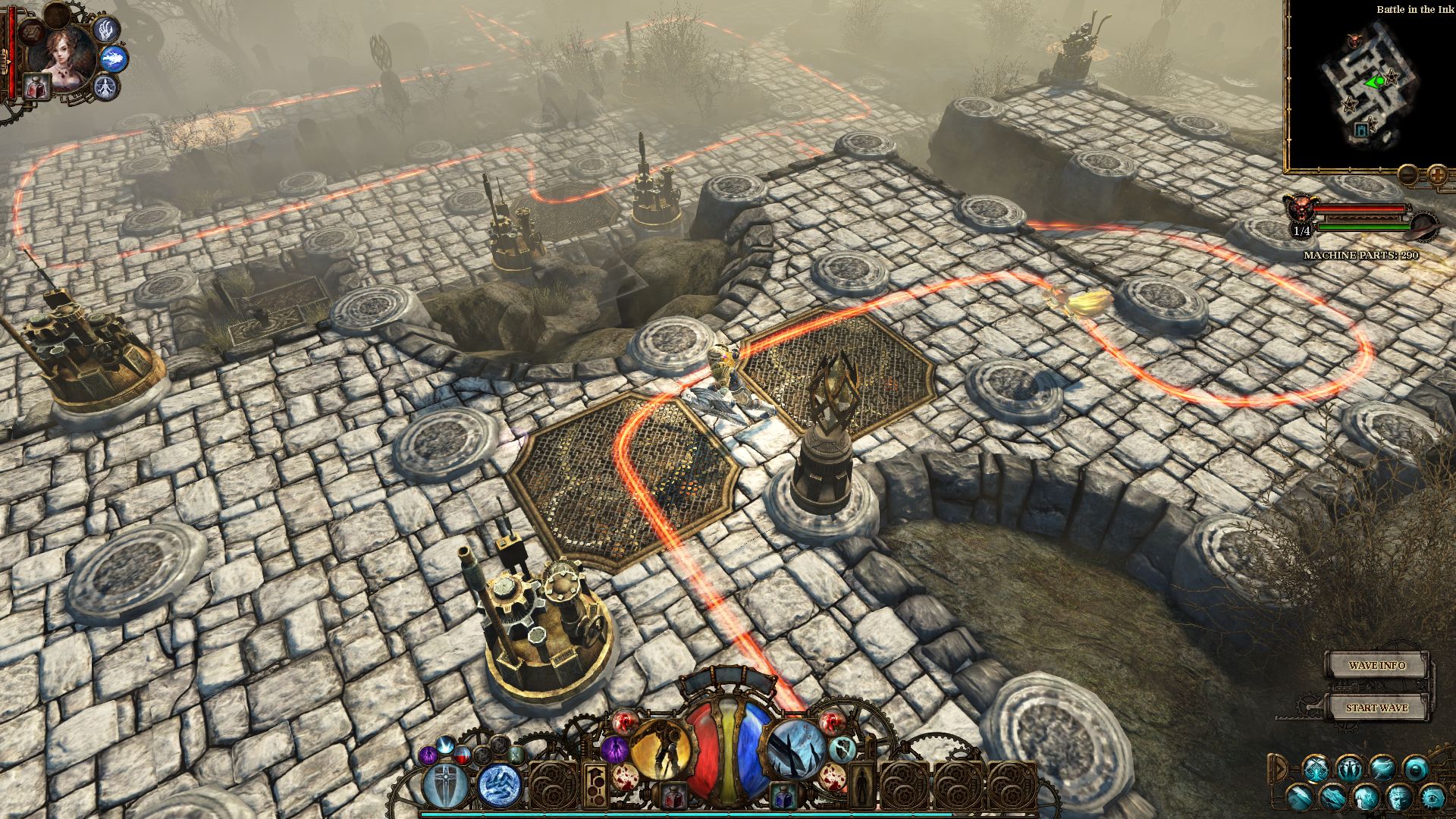Open the Wave Info panel
Viewport: 1456px width, 819px height.
pyautogui.click(x=1376, y=666)
